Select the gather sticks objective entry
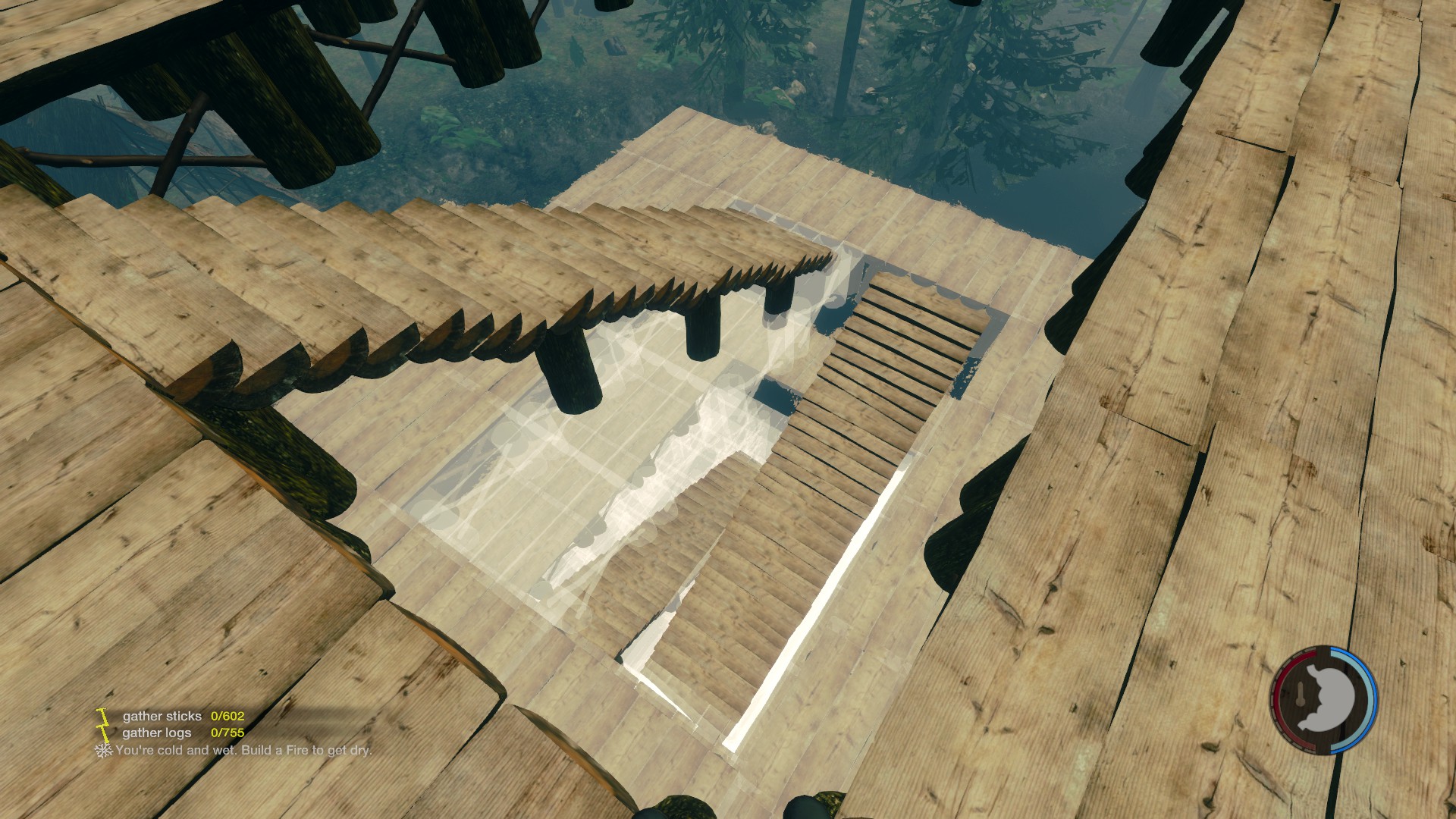Viewport: 1456px width, 819px height. pos(162,716)
